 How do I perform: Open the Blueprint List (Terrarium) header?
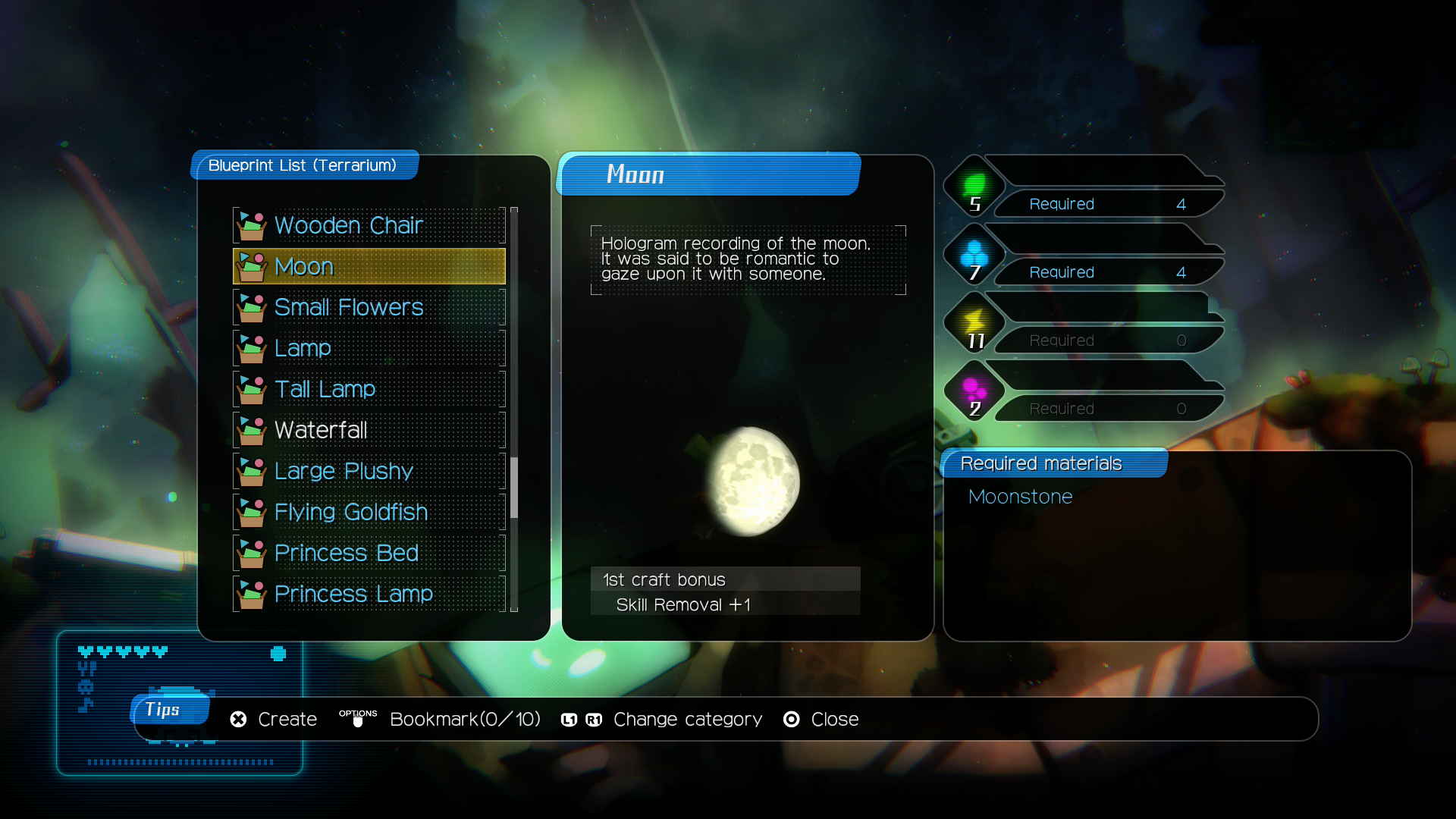[303, 165]
